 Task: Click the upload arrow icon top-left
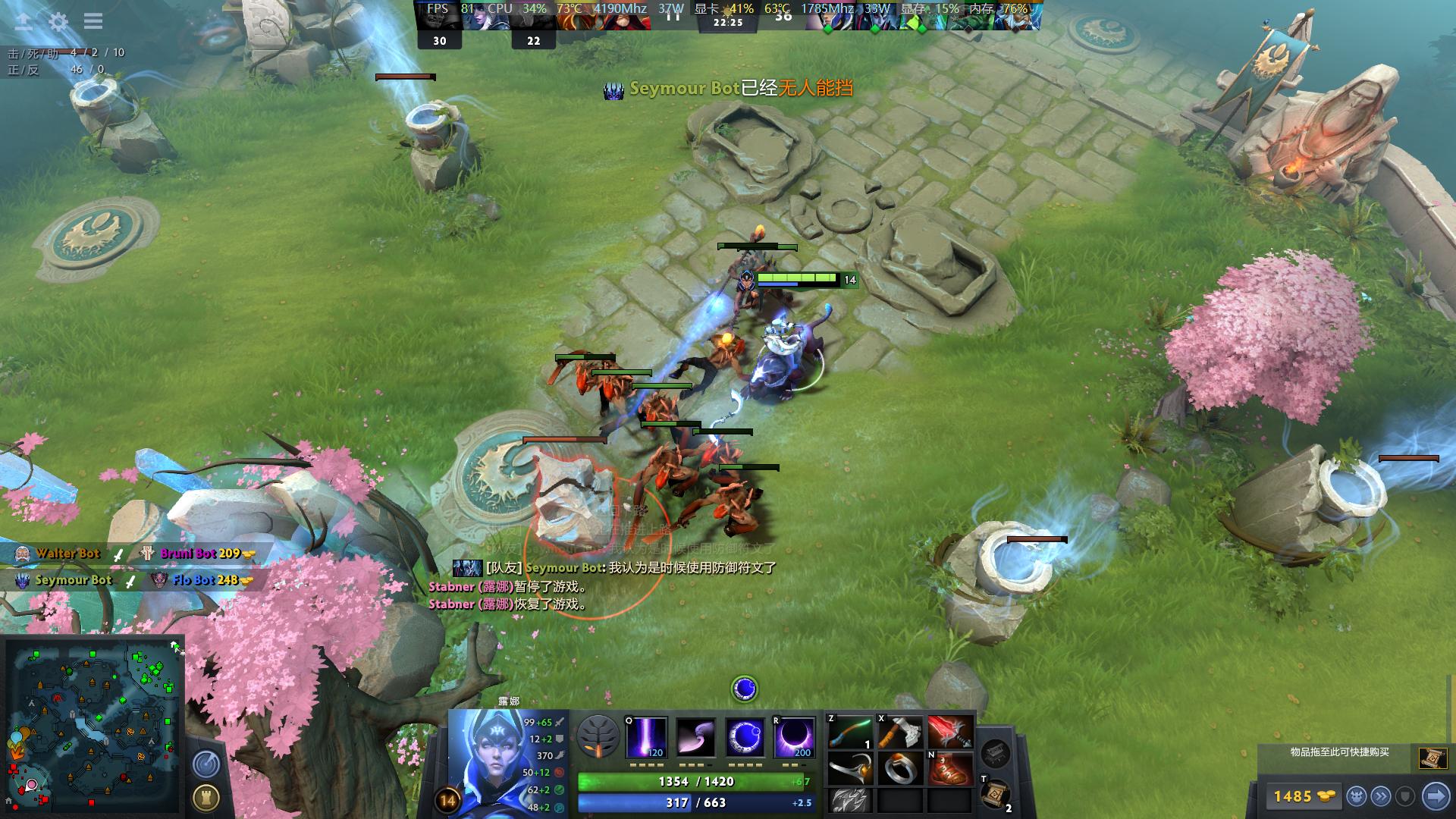click(x=24, y=21)
